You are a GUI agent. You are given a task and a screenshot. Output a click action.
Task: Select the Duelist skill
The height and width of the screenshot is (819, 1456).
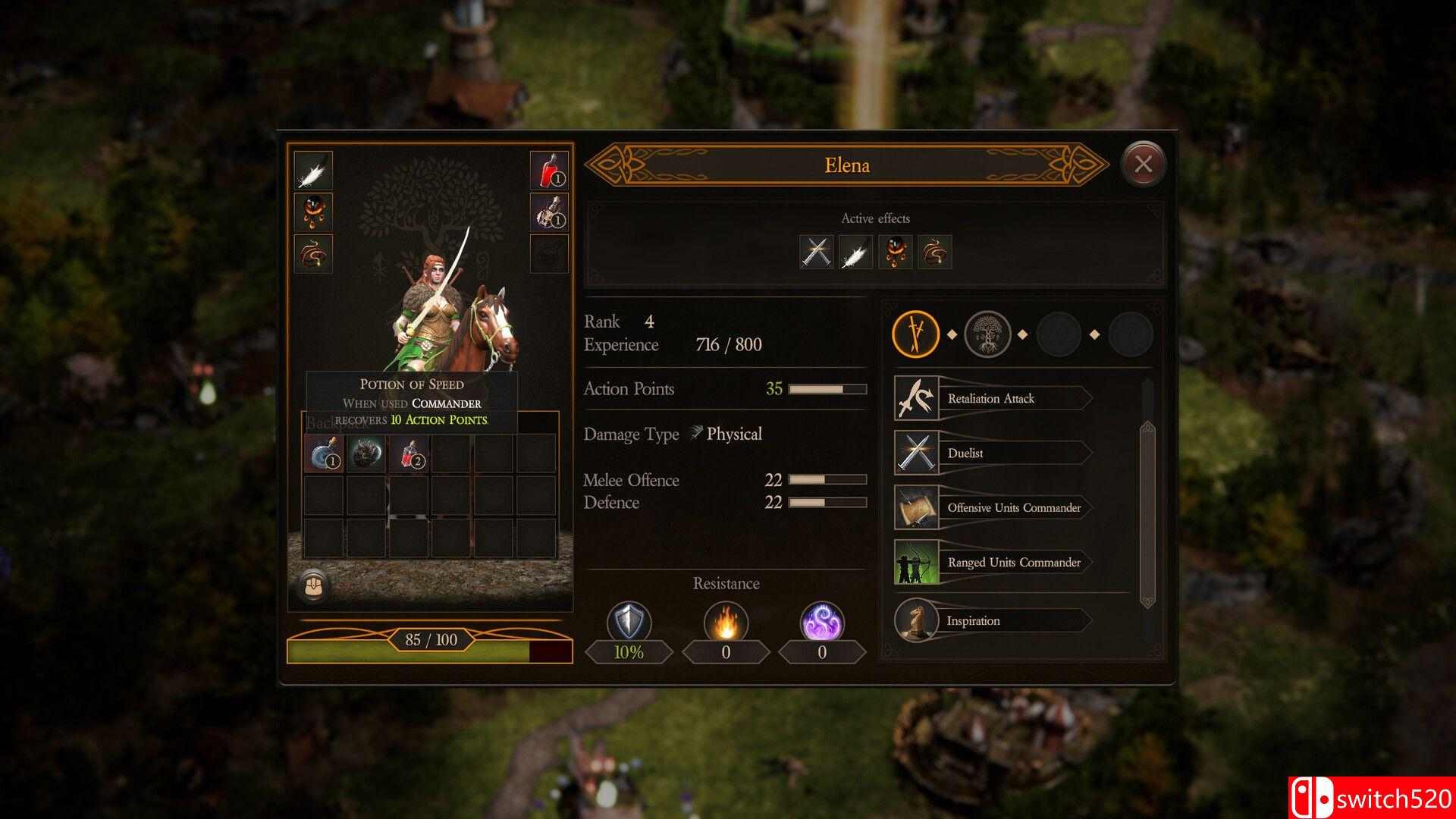click(990, 453)
